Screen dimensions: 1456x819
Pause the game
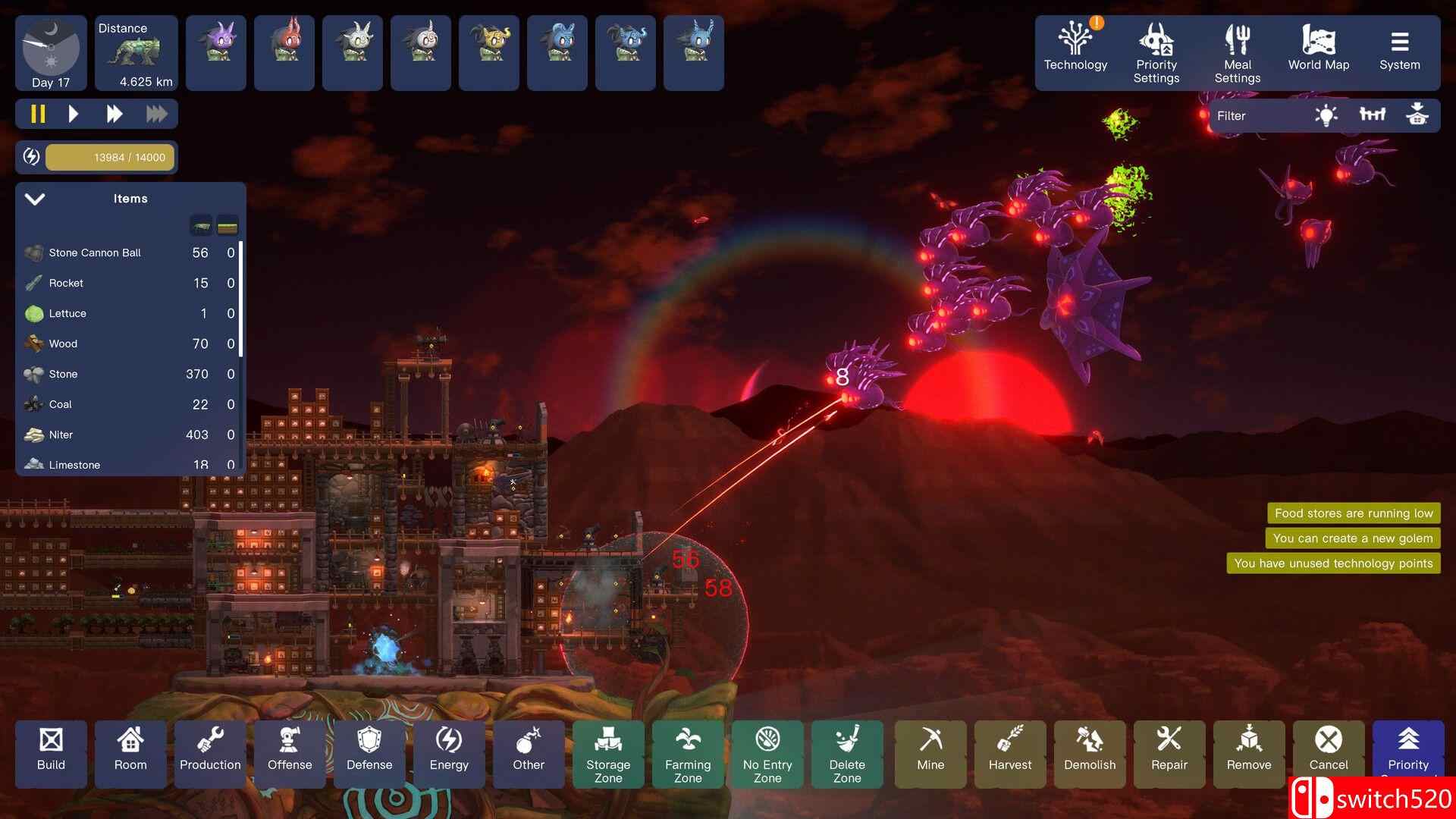(38, 115)
